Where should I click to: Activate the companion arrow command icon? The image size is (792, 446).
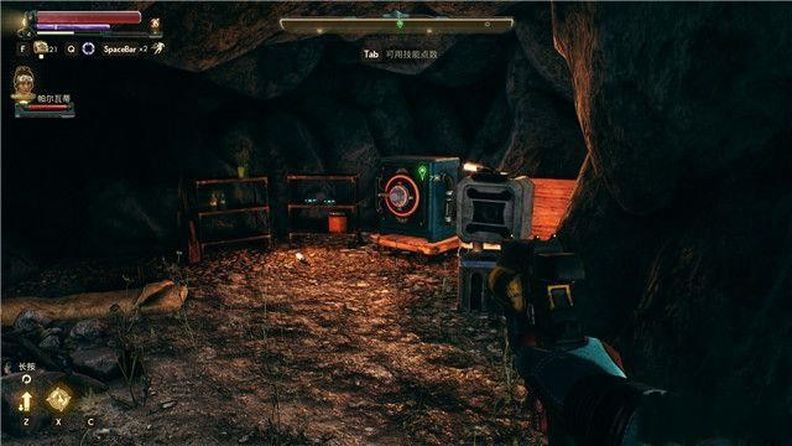[25, 401]
